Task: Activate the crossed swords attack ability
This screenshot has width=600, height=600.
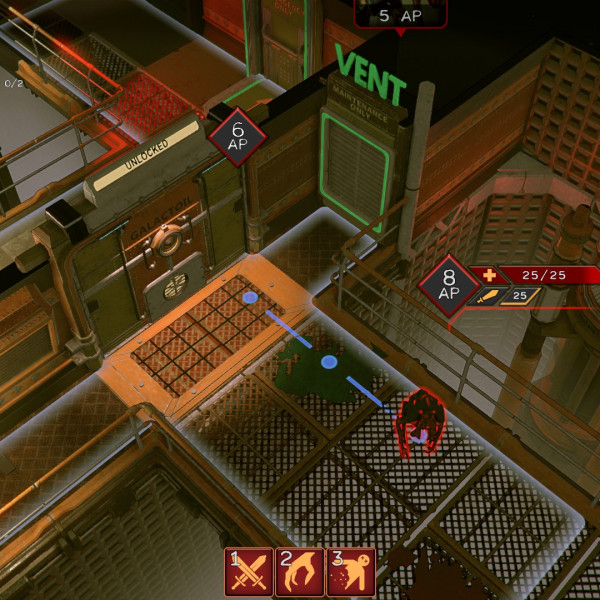Action: pyautogui.click(x=246, y=571)
